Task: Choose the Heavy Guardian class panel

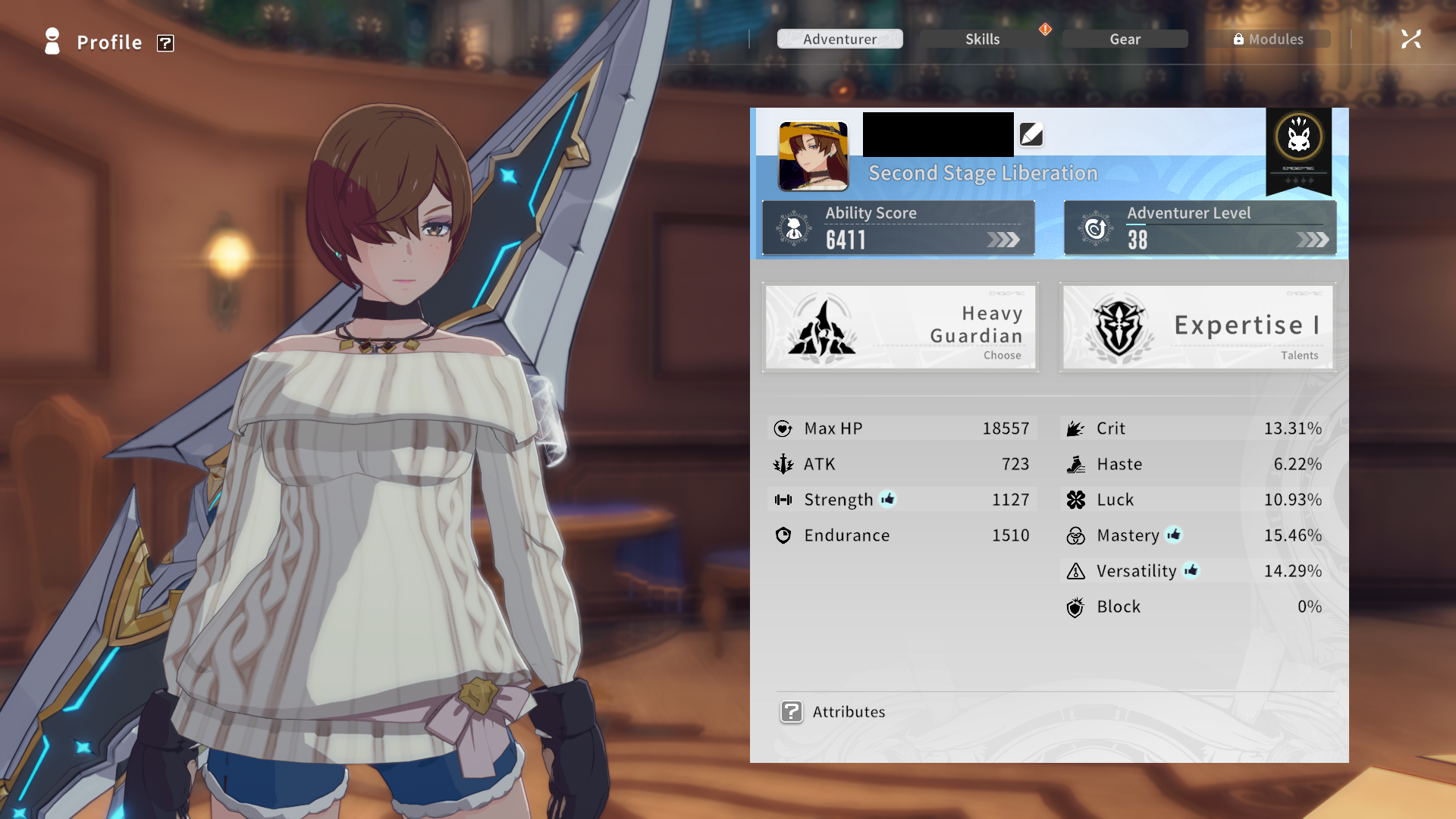Action: (x=900, y=327)
